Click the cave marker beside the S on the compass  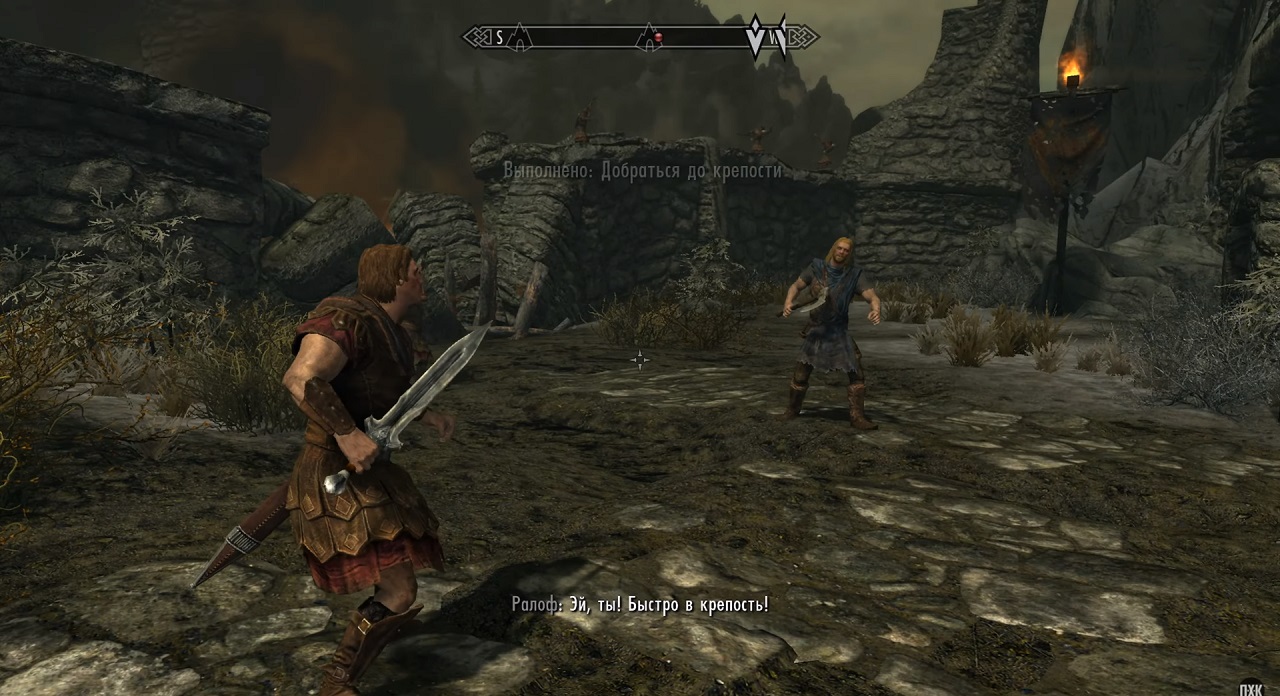tap(519, 38)
